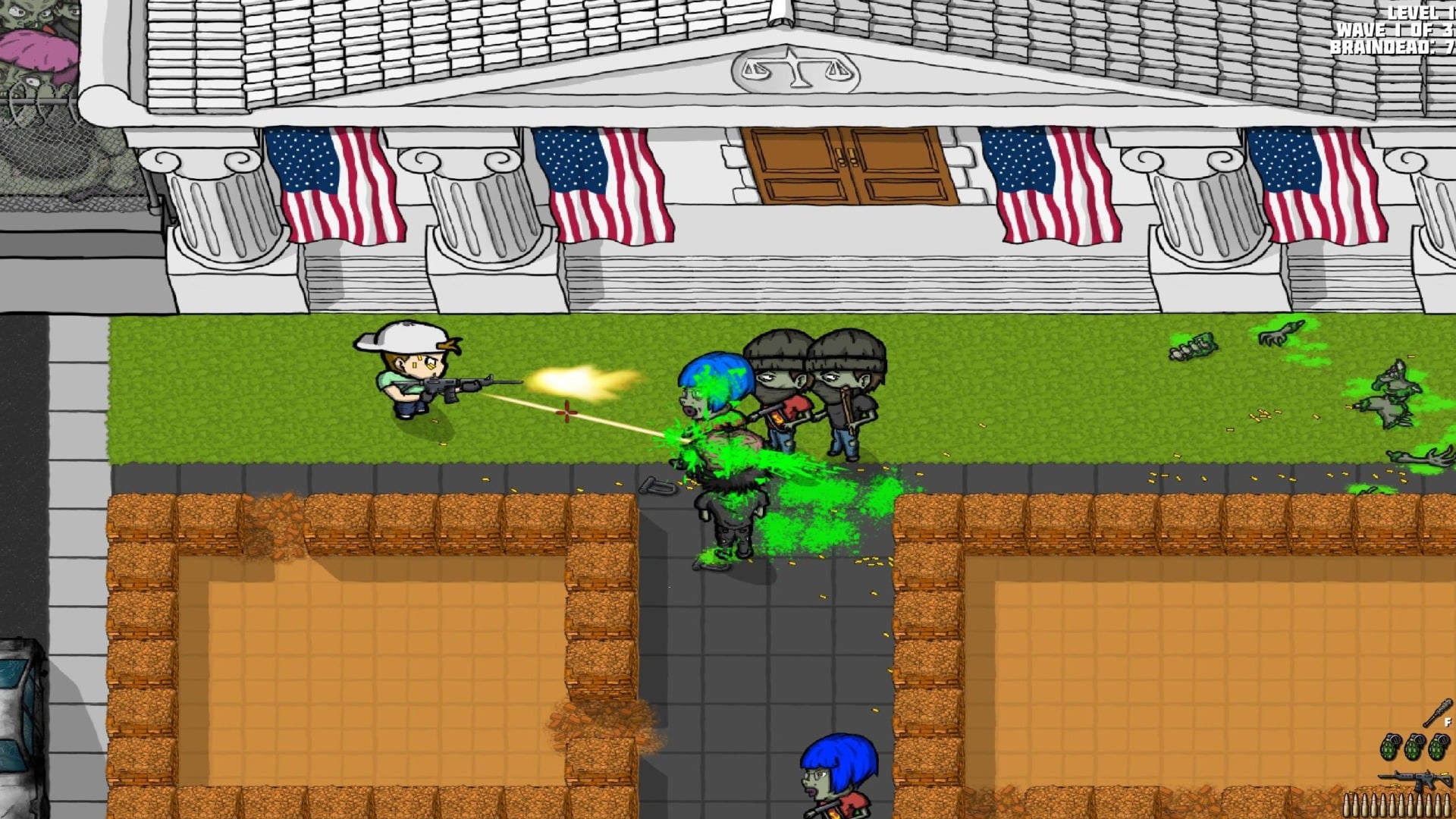The height and width of the screenshot is (819, 1456).
Task: Click the middle grenade icon
Action: [x=1415, y=747]
